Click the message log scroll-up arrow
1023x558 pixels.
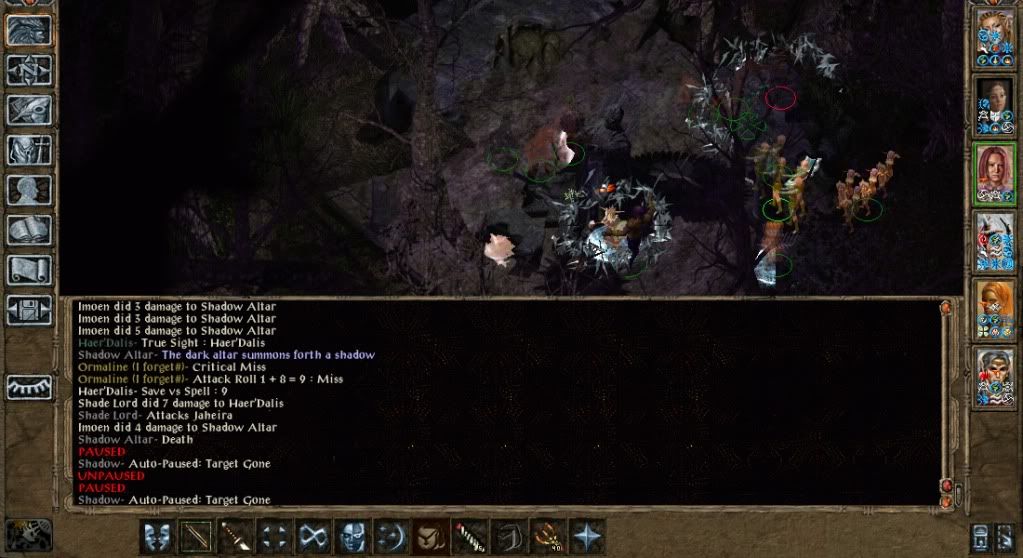tap(946, 309)
